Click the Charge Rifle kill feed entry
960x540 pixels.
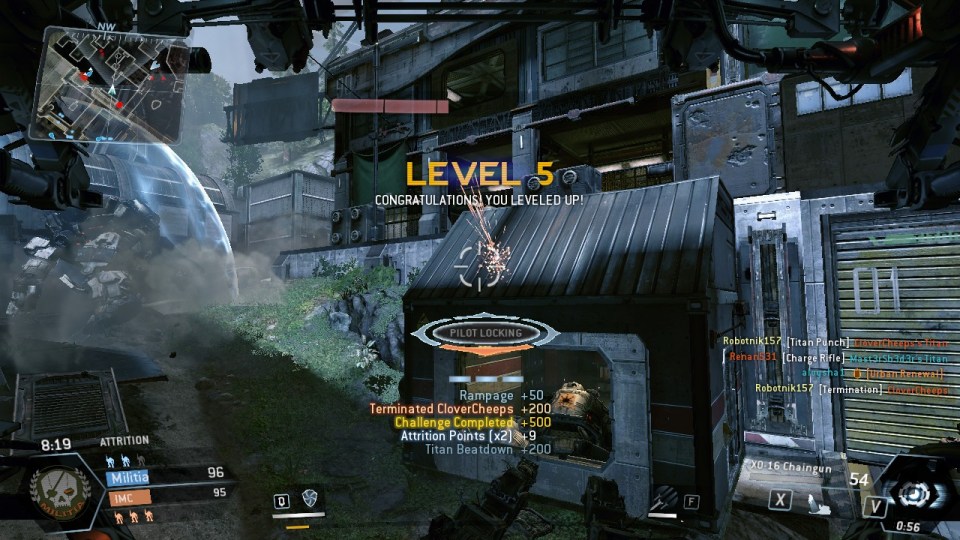(835, 357)
